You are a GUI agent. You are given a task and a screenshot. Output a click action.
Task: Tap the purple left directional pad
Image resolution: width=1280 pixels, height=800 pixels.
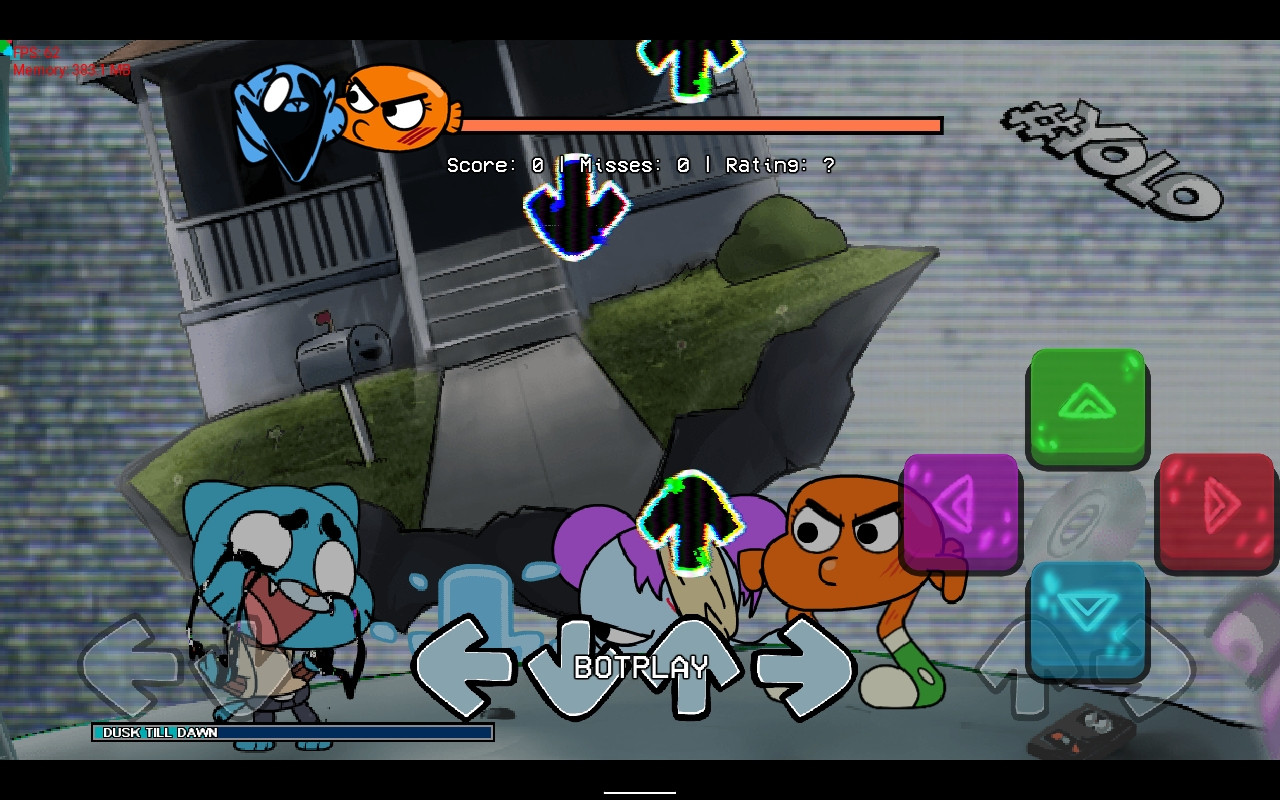[x=962, y=515]
